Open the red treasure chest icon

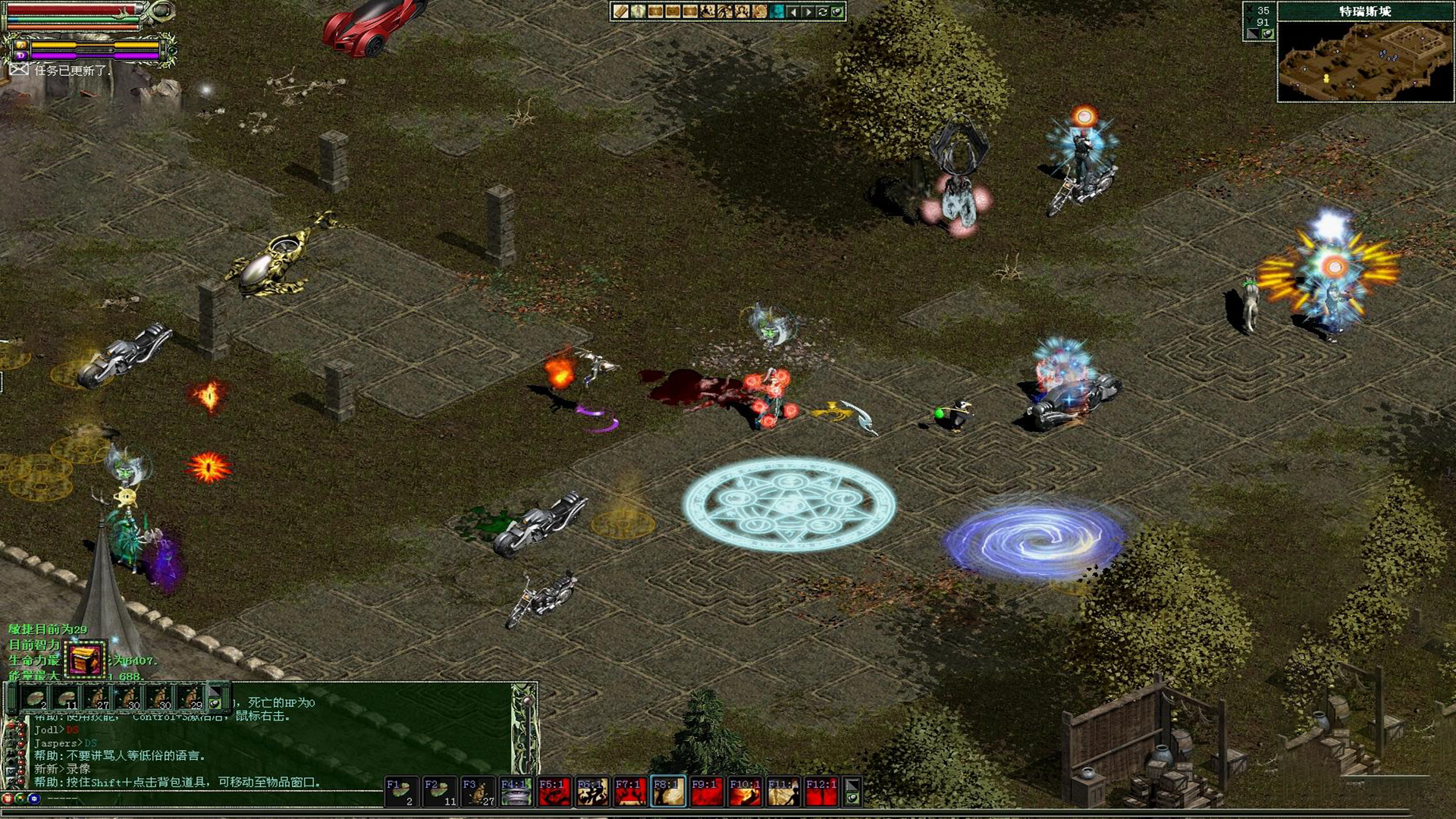coord(85,660)
